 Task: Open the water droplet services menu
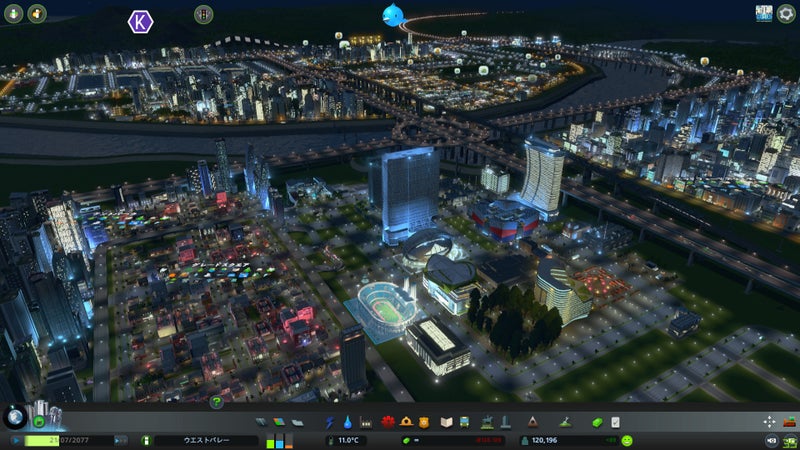[346, 422]
